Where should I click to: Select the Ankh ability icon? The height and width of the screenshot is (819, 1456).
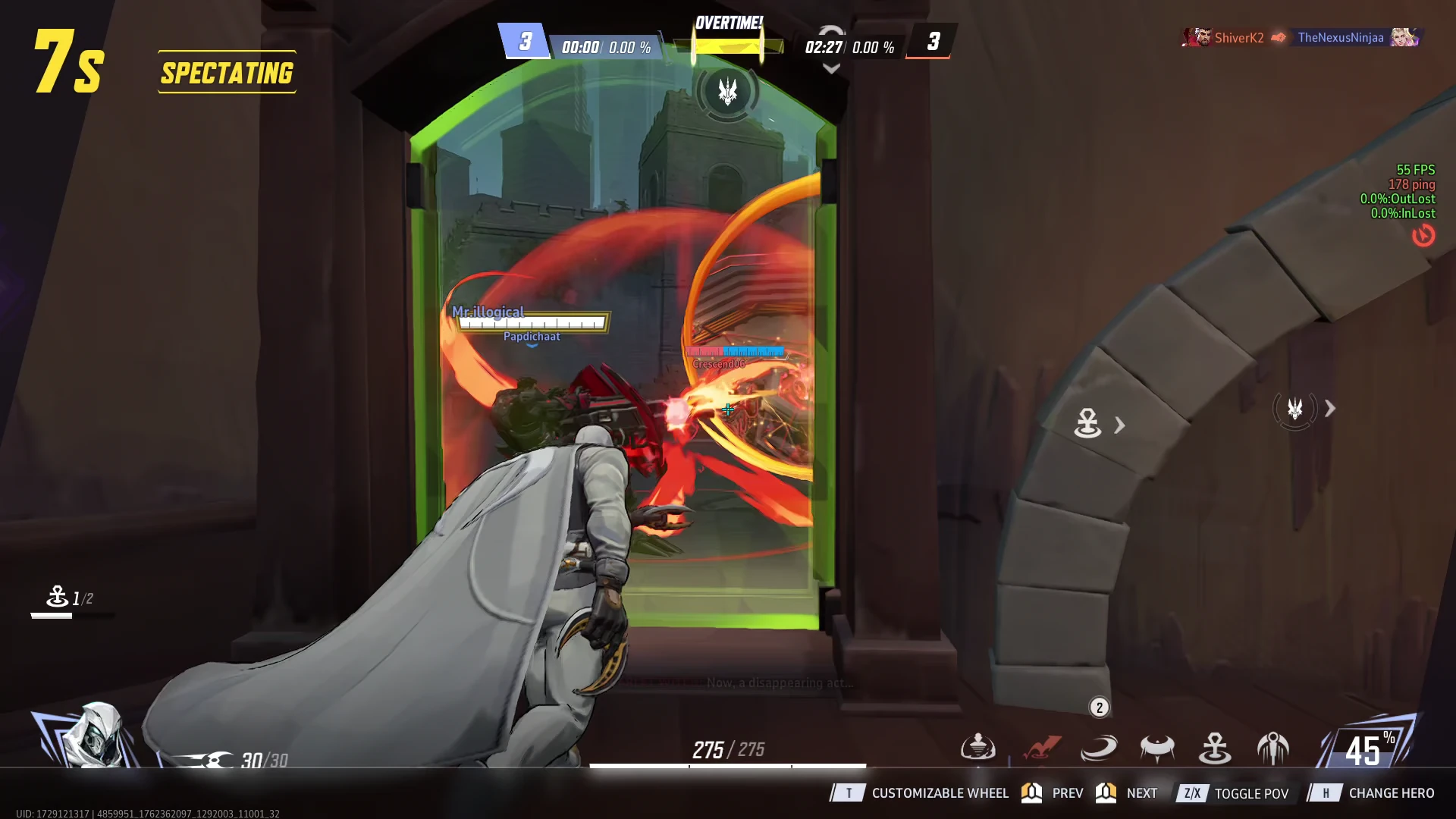click(x=1214, y=748)
